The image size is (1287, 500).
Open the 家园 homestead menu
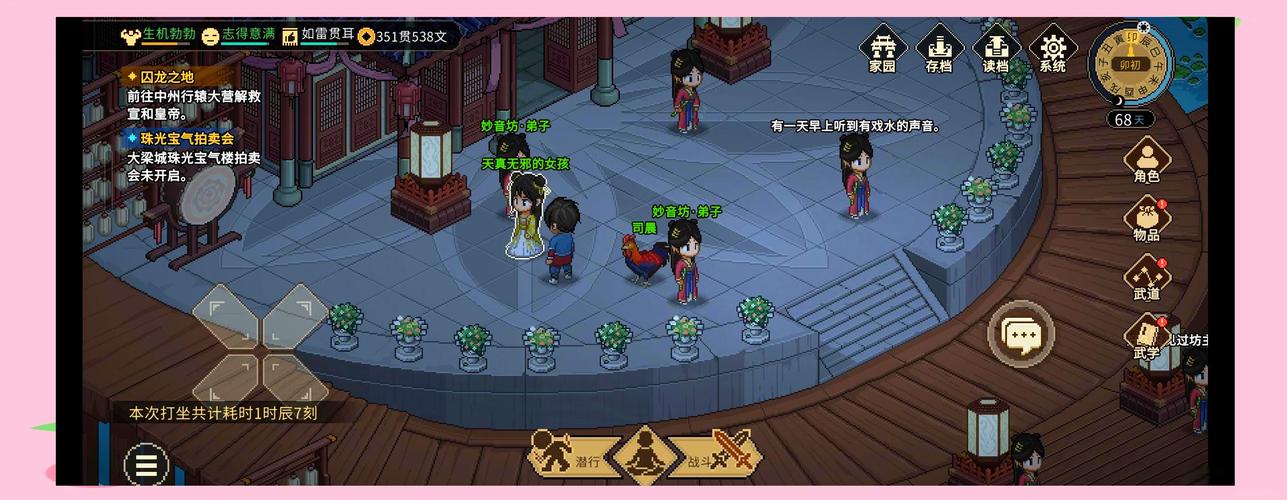(x=881, y=50)
